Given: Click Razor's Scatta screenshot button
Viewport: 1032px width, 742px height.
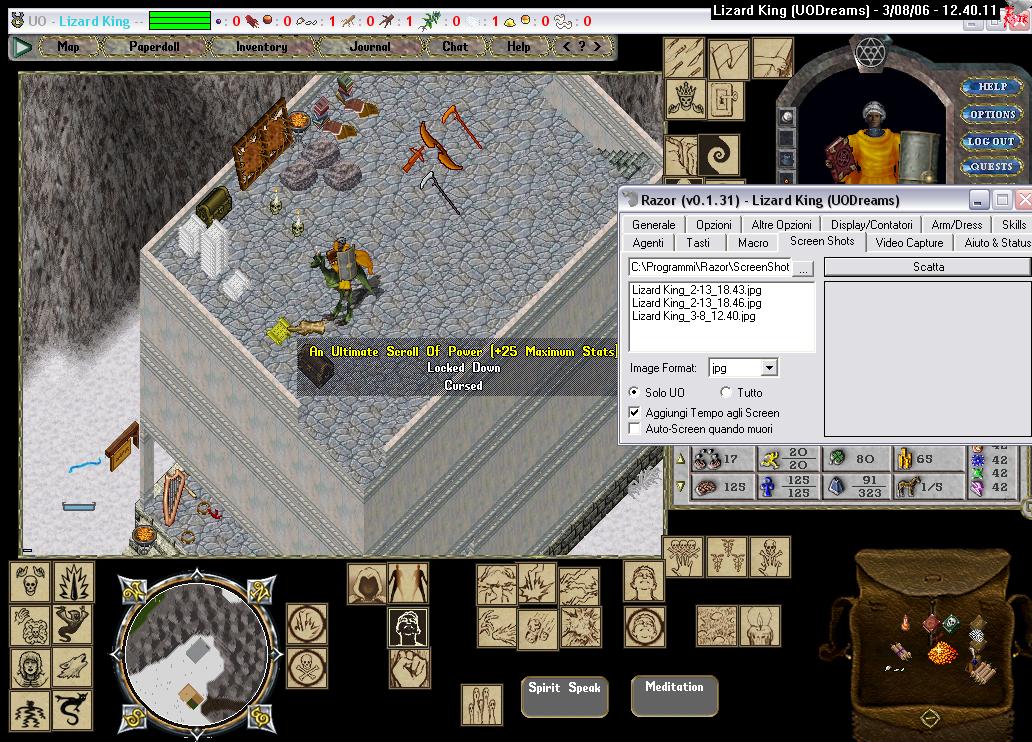Looking at the screenshot, I should [927, 267].
